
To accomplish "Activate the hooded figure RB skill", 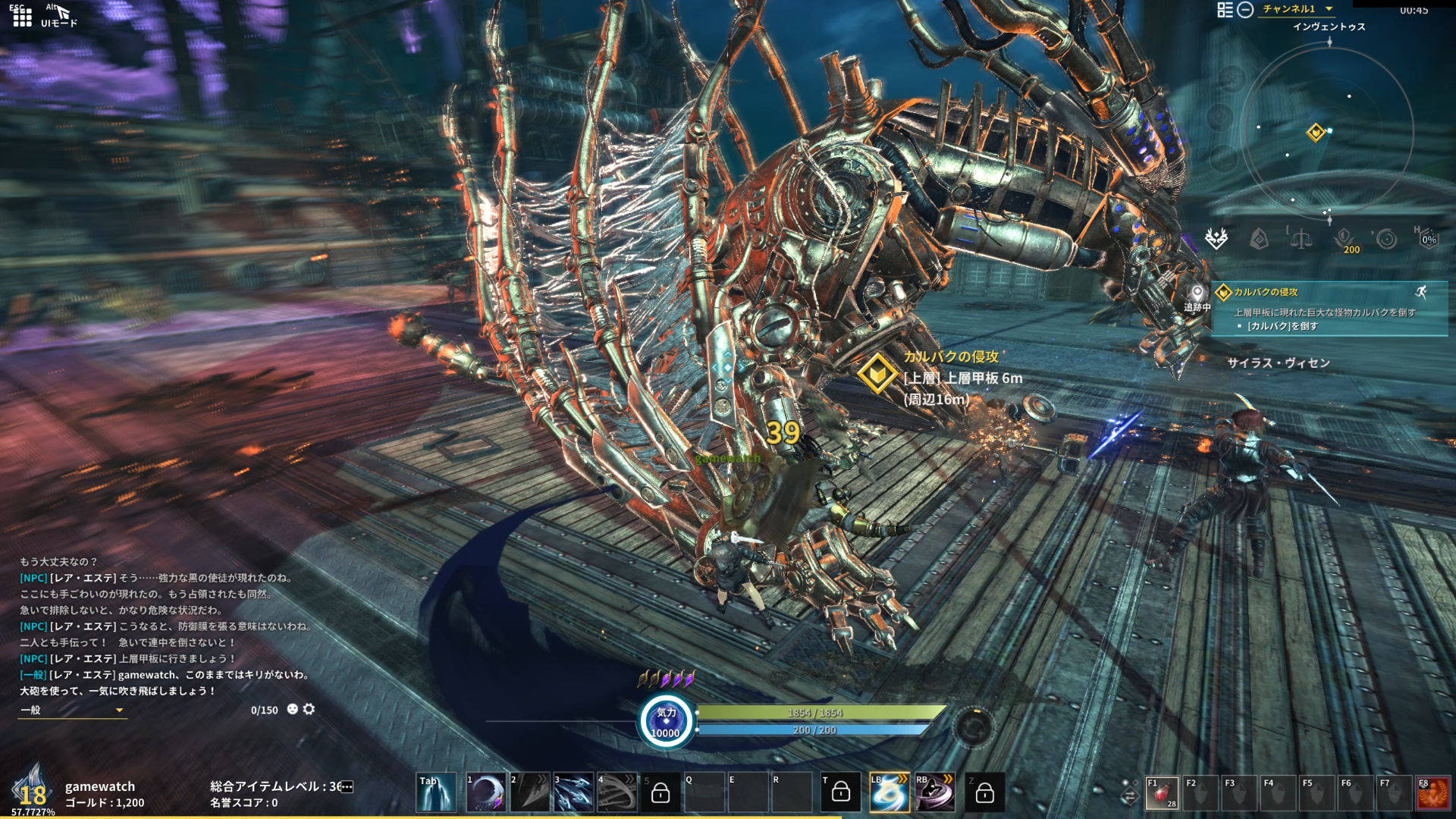I will tap(935, 793).
